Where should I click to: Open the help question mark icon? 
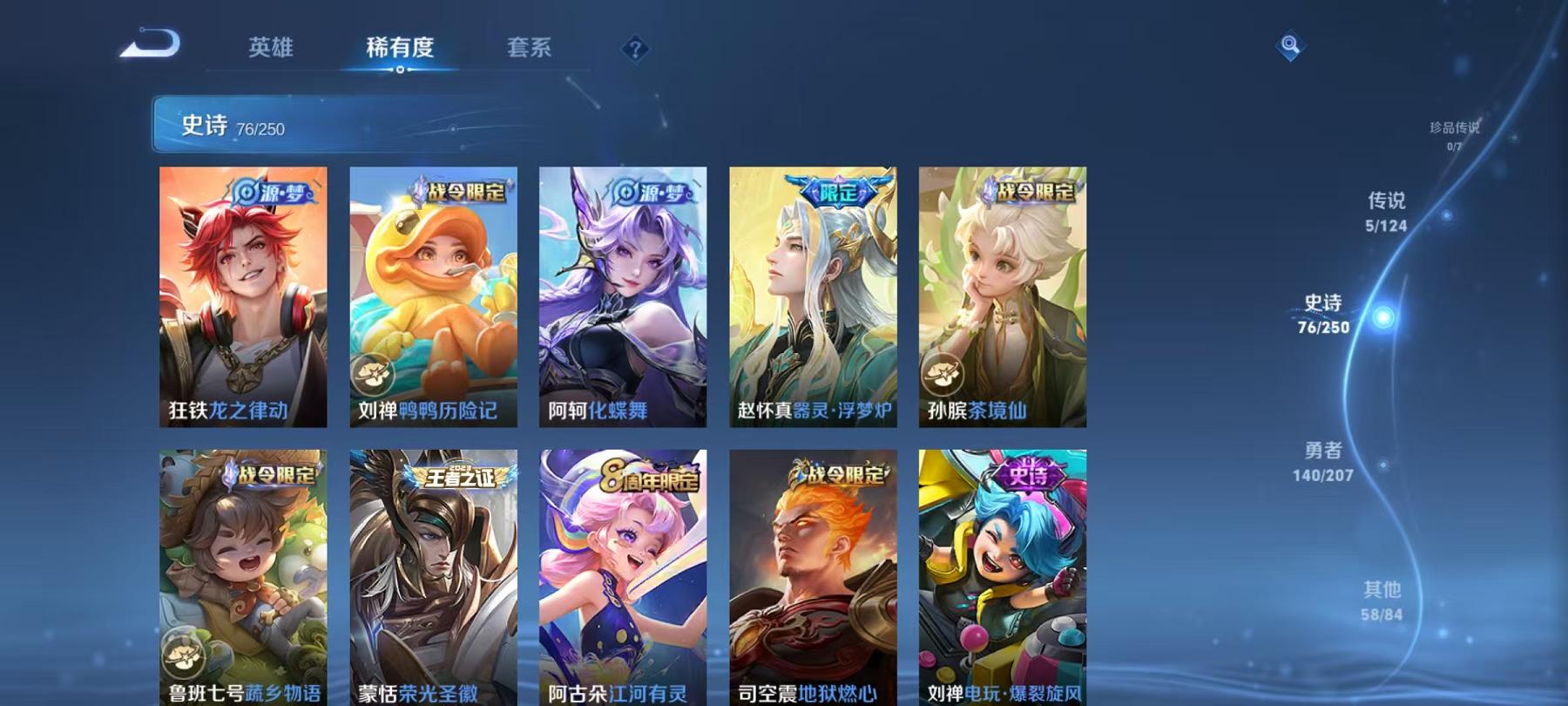tap(634, 51)
